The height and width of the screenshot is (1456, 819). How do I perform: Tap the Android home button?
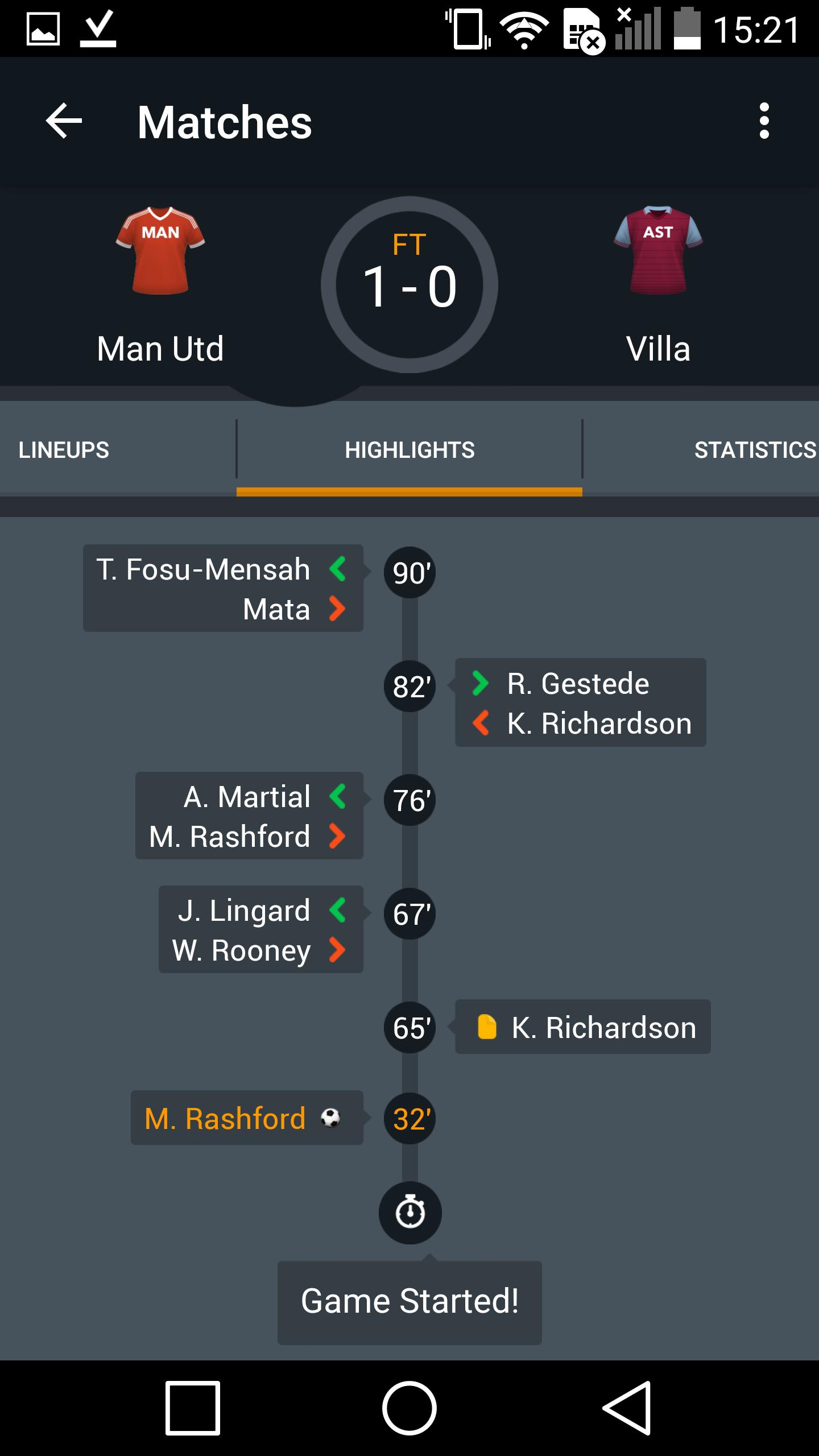(409, 1408)
